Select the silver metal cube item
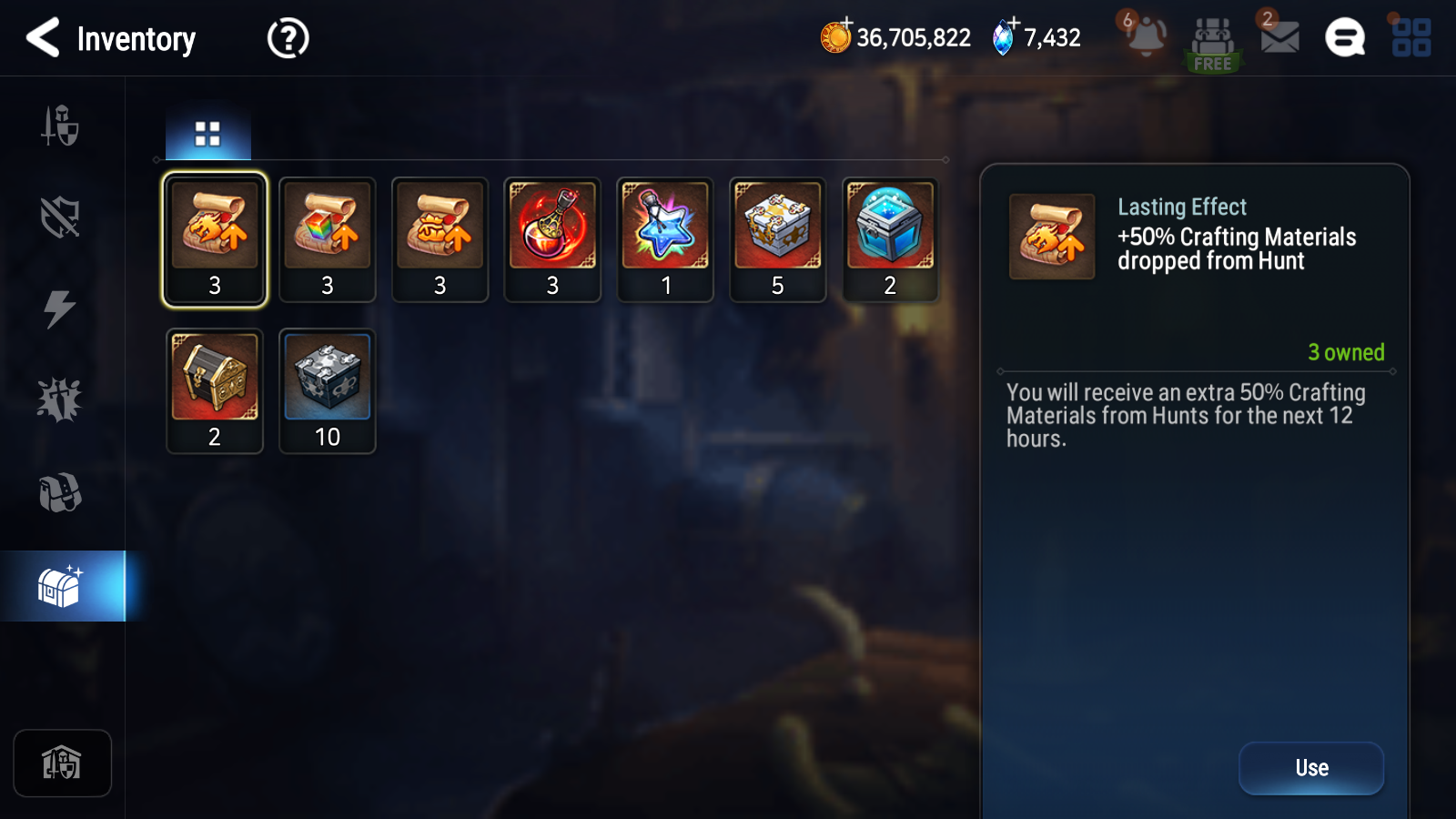 point(327,390)
